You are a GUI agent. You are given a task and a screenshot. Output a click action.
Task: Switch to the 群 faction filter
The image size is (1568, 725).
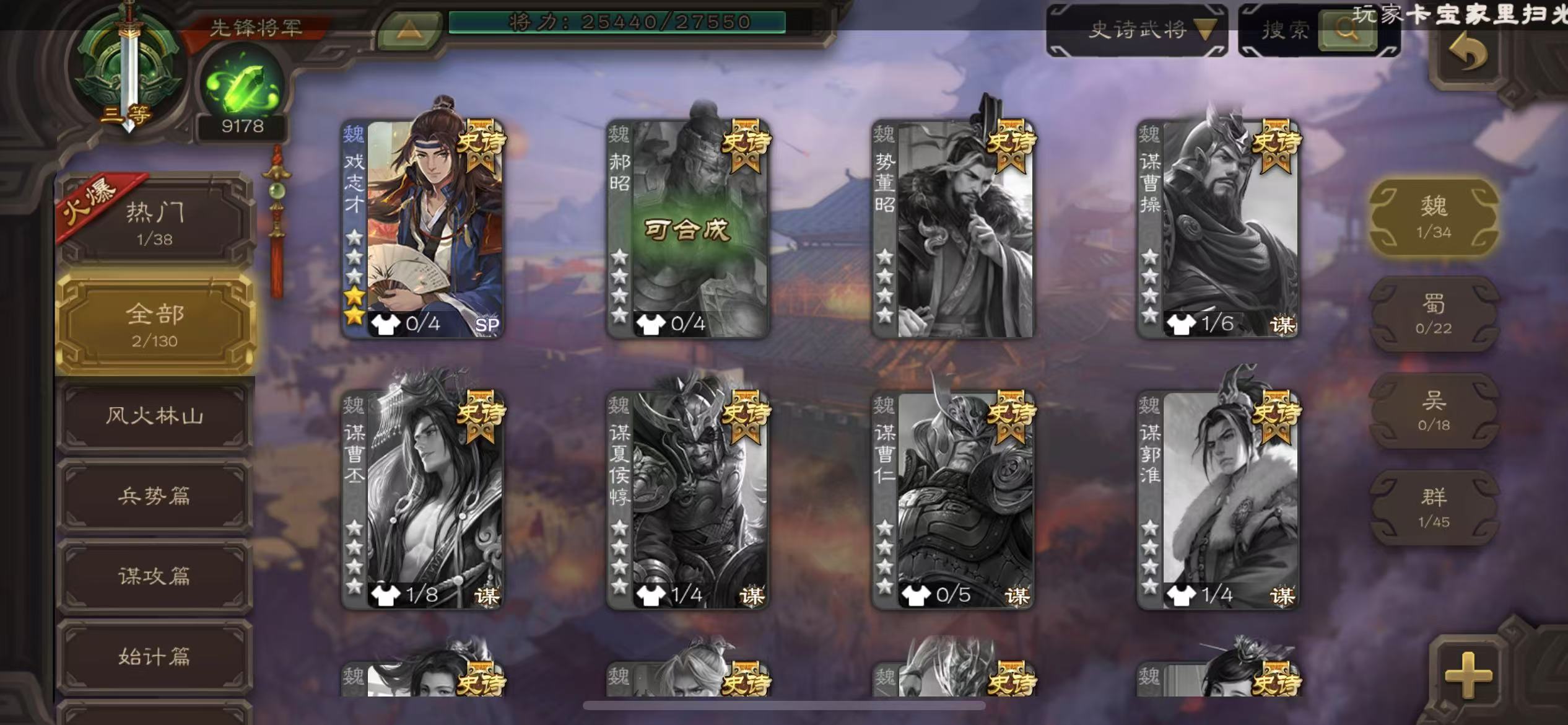point(1434,507)
